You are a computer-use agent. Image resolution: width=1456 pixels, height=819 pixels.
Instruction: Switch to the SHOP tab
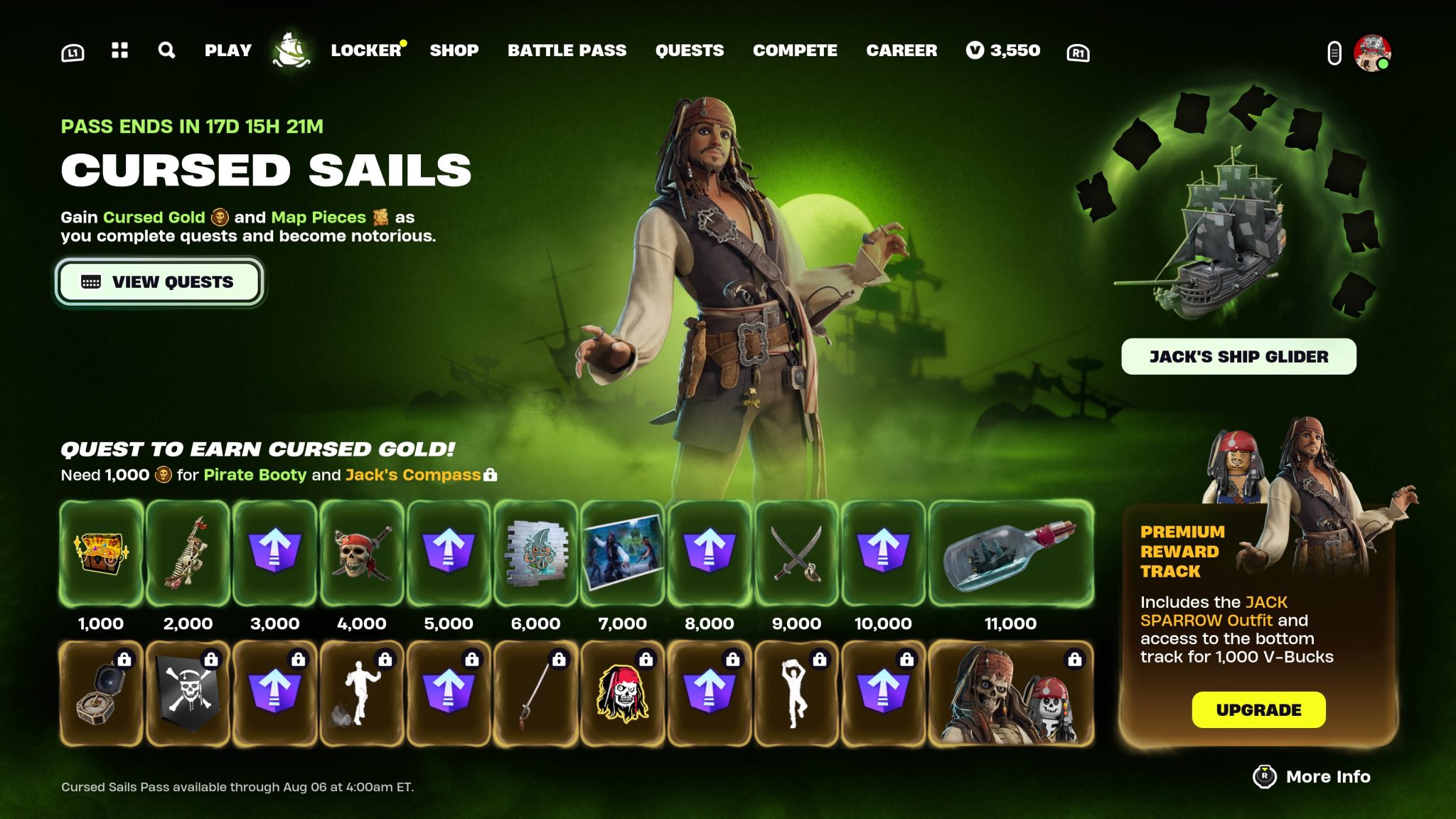point(454,50)
